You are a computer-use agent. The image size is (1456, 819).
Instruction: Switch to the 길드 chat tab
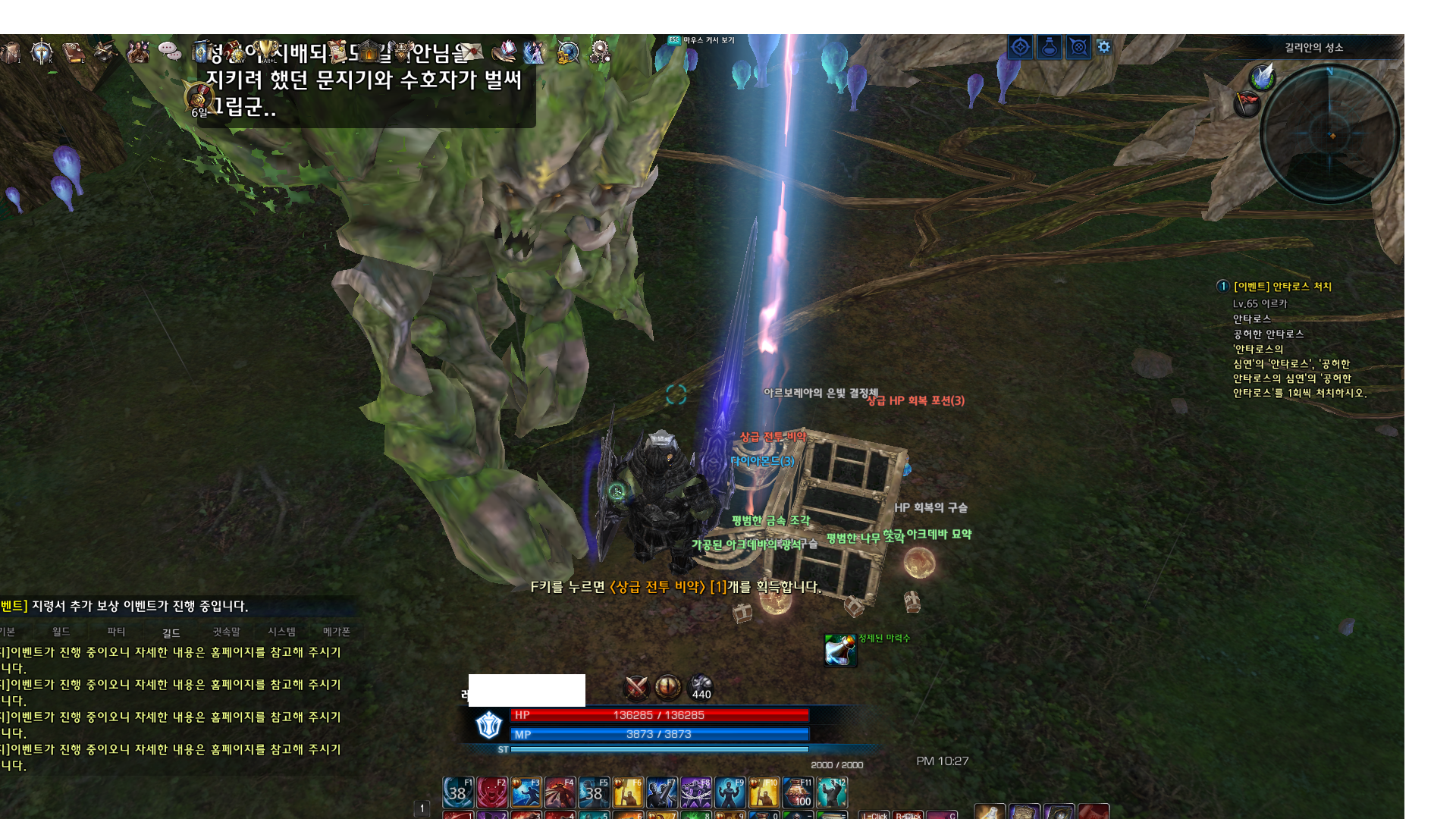tap(171, 632)
